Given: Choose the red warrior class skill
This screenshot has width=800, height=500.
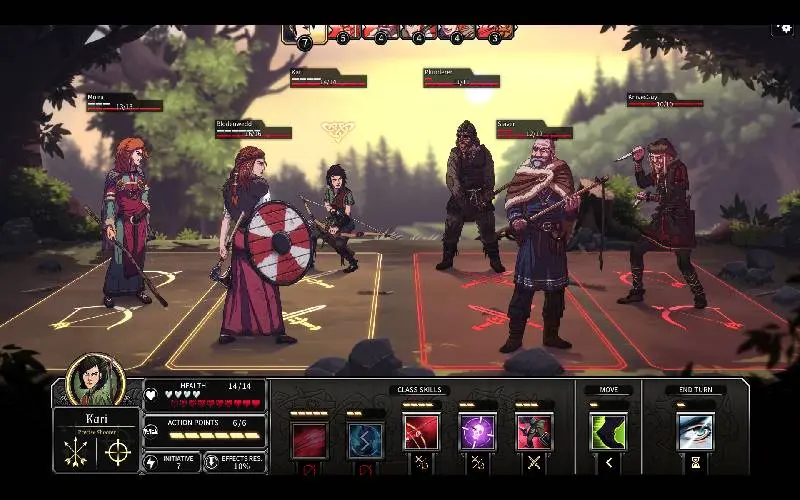Looking at the screenshot, I should tap(534, 432).
